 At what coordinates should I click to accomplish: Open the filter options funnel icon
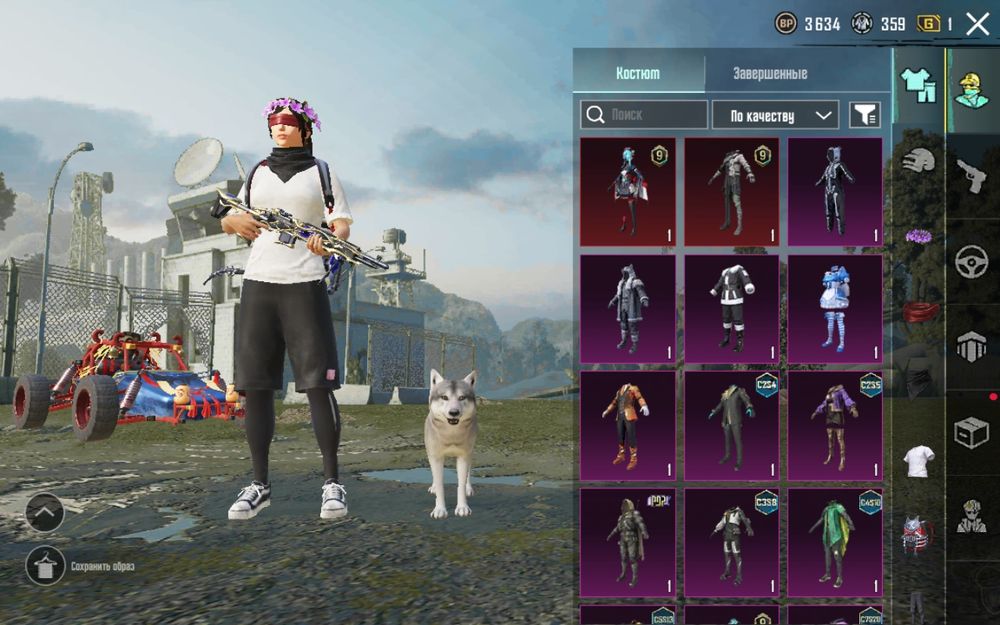(865, 115)
